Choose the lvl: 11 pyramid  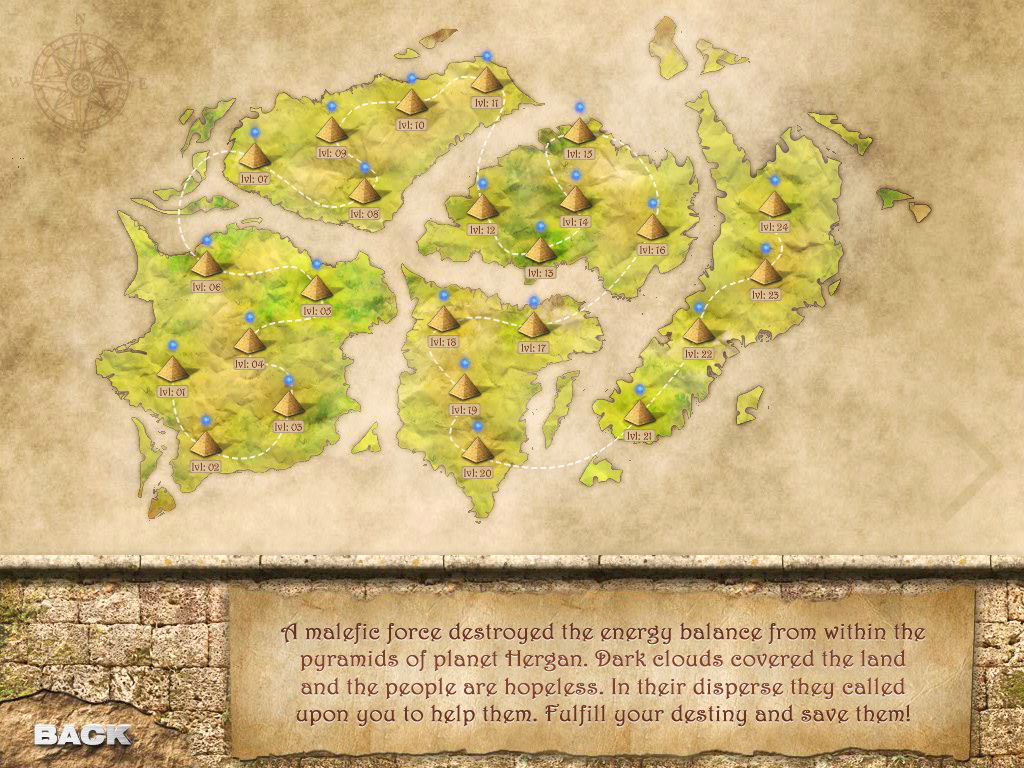pos(486,80)
